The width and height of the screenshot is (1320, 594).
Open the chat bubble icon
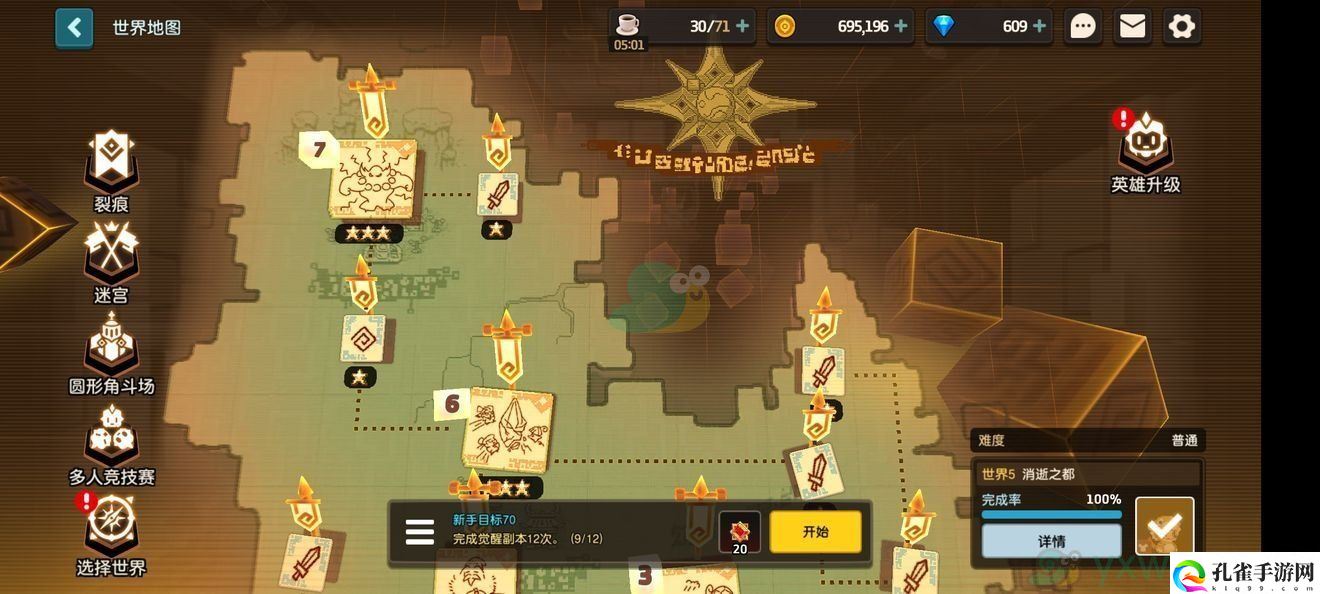[1083, 26]
